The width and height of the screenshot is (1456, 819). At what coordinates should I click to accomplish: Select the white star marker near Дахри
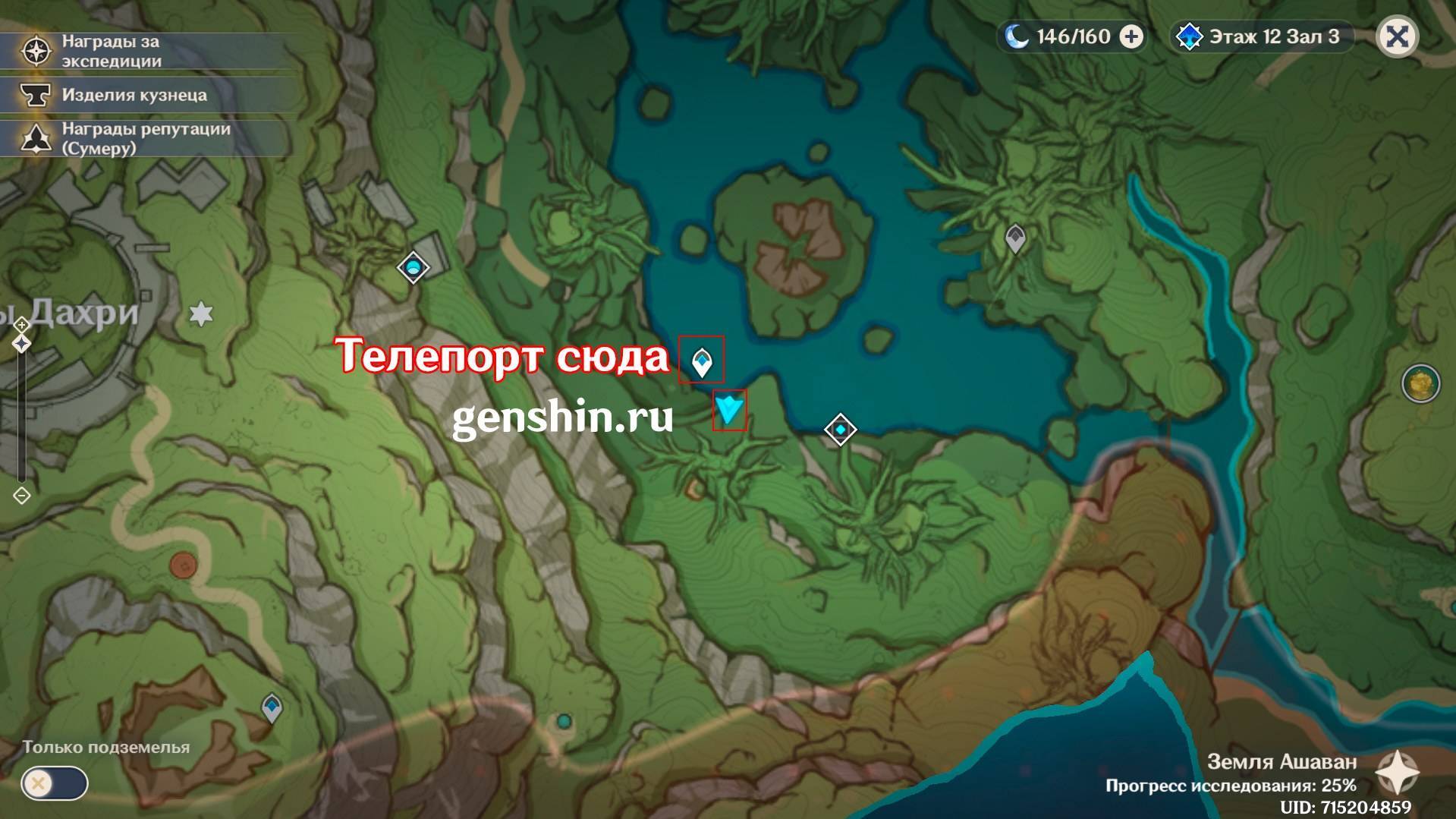tap(201, 313)
